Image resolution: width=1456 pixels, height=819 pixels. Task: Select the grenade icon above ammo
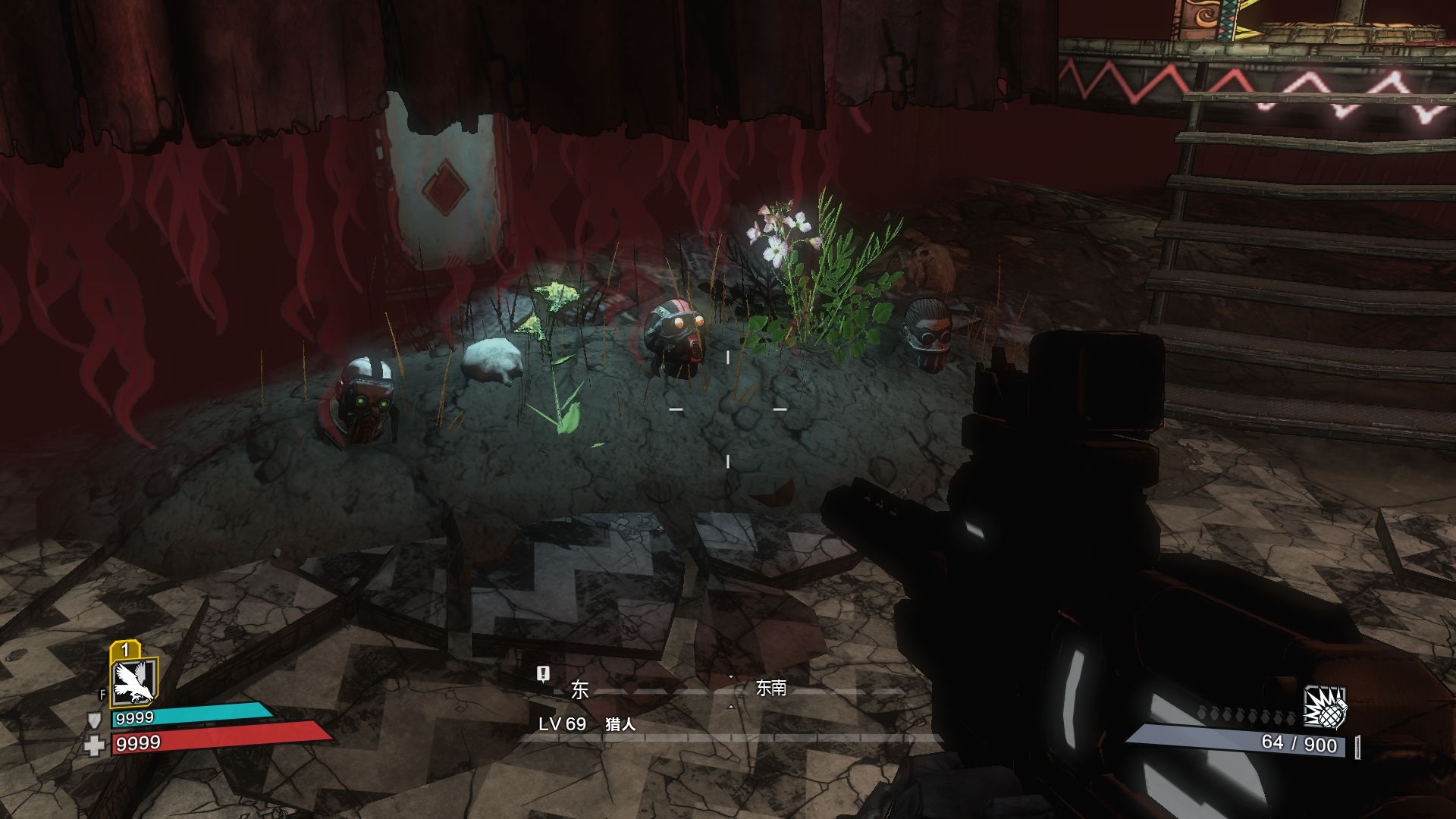click(1324, 708)
